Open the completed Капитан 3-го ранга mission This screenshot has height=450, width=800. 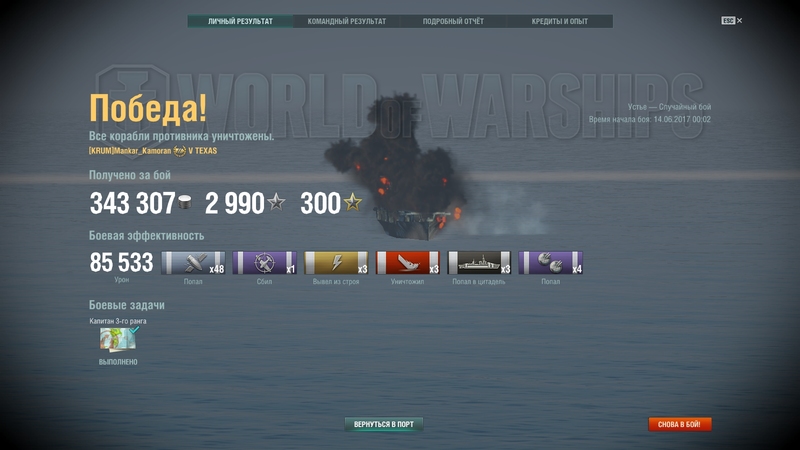pyautogui.click(x=118, y=340)
